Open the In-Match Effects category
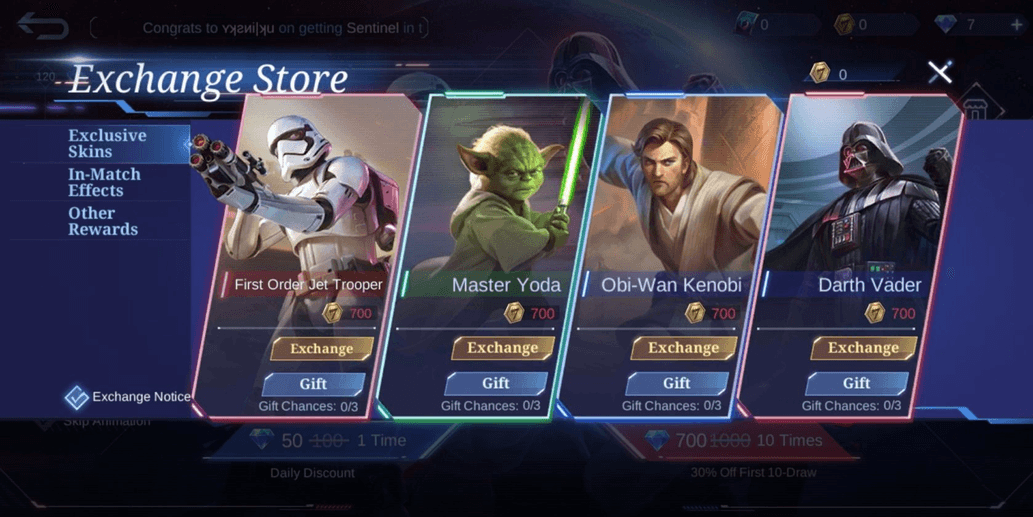This screenshot has width=1033, height=517. coord(104,182)
